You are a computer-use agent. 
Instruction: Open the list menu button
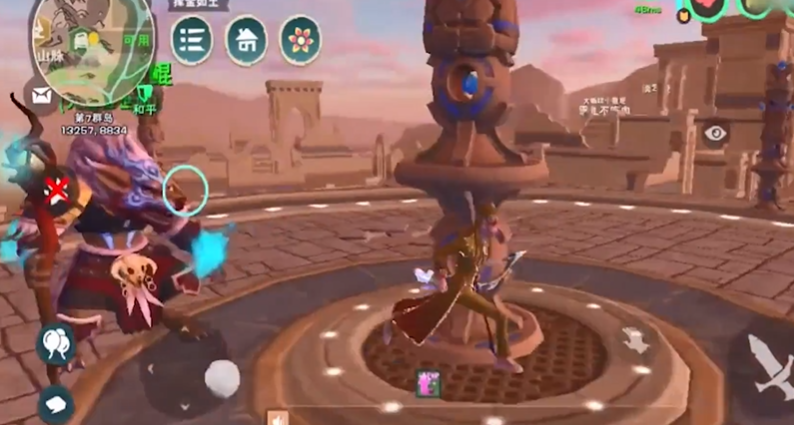pyautogui.click(x=192, y=40)
